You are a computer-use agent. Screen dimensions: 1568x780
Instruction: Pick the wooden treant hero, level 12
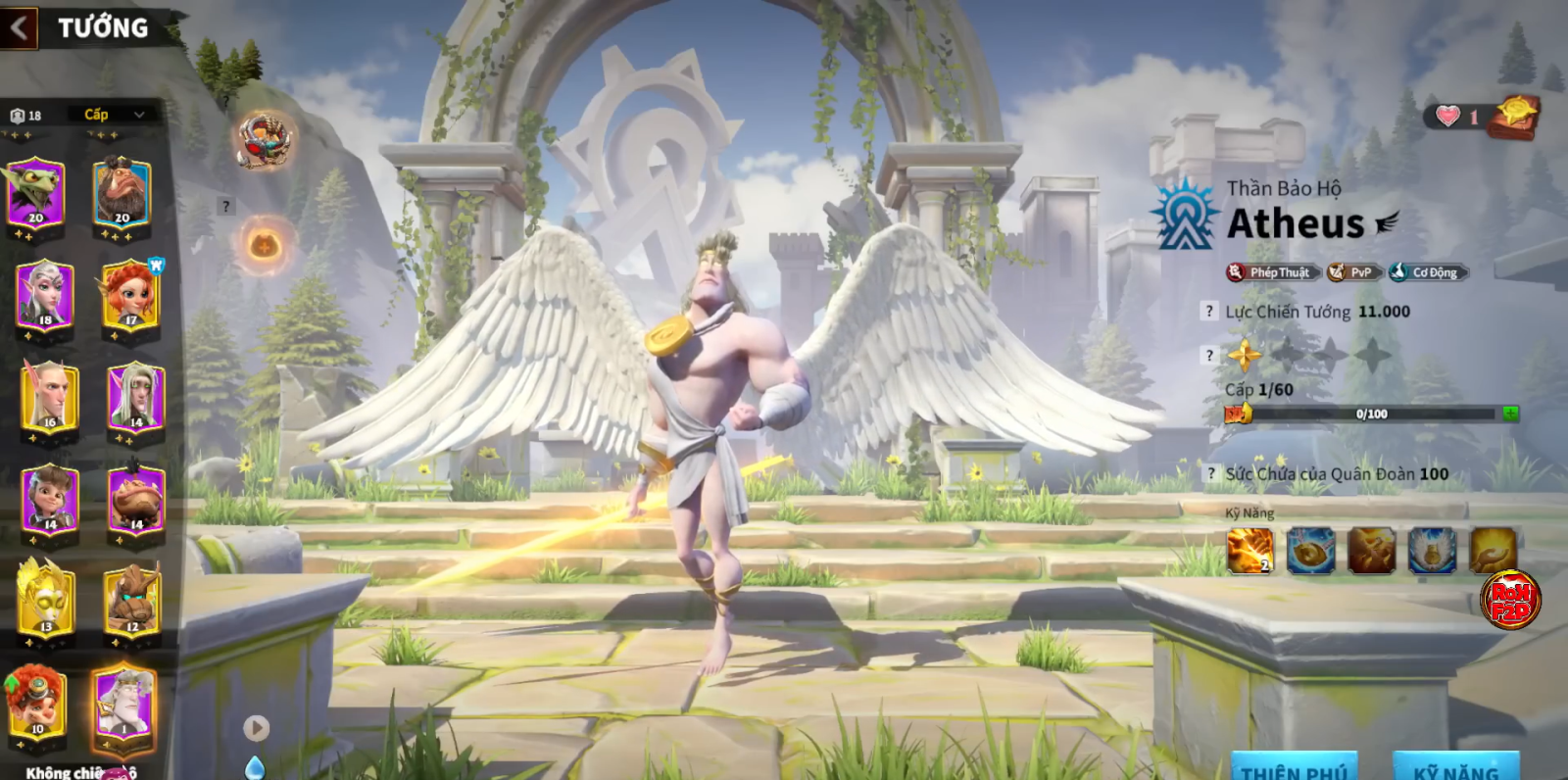(x=131, y=599)
